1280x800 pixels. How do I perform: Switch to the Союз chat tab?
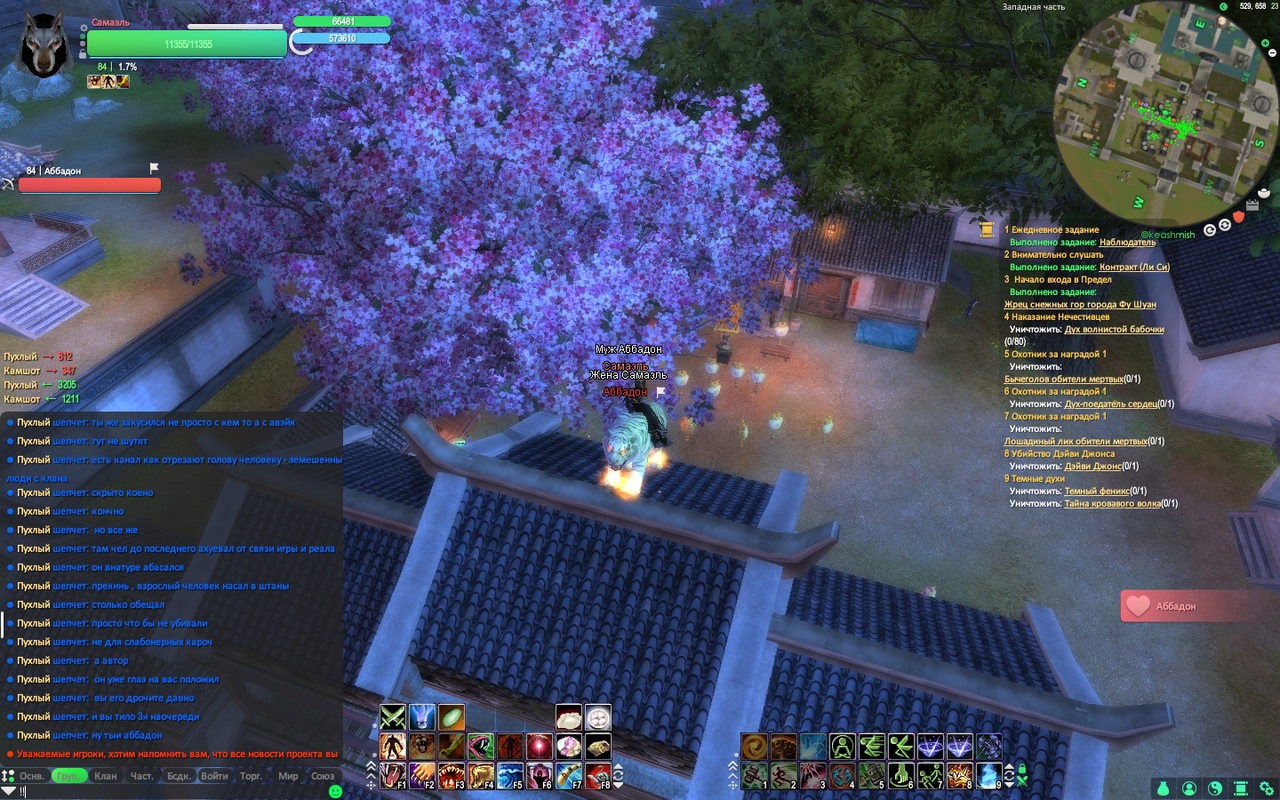click(323, 776)
